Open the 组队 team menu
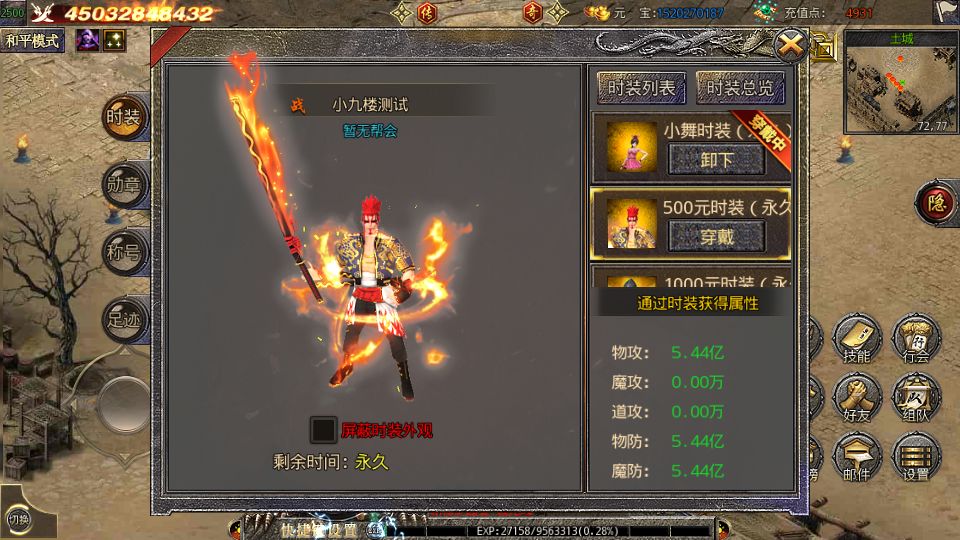The image size is (960, 540). (x=915, y=399)
